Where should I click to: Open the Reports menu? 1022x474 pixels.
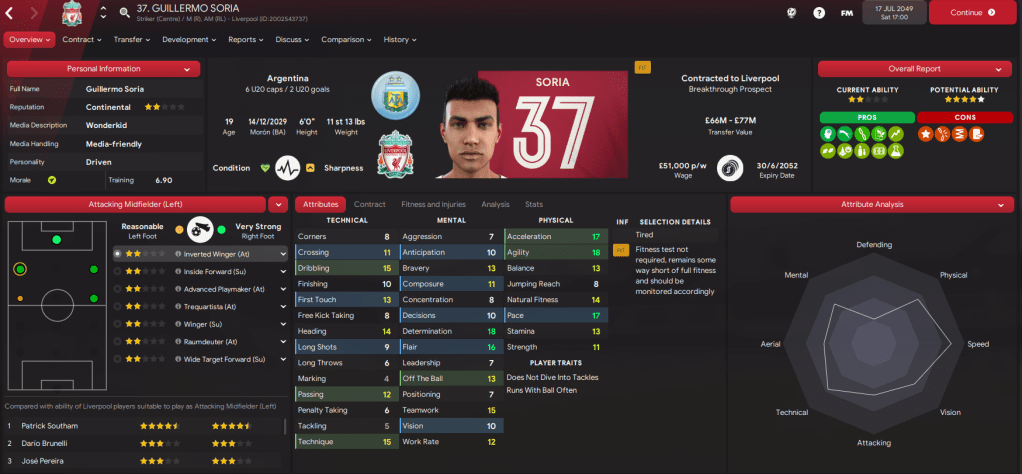pyautogui.click(x=246, y=40)
